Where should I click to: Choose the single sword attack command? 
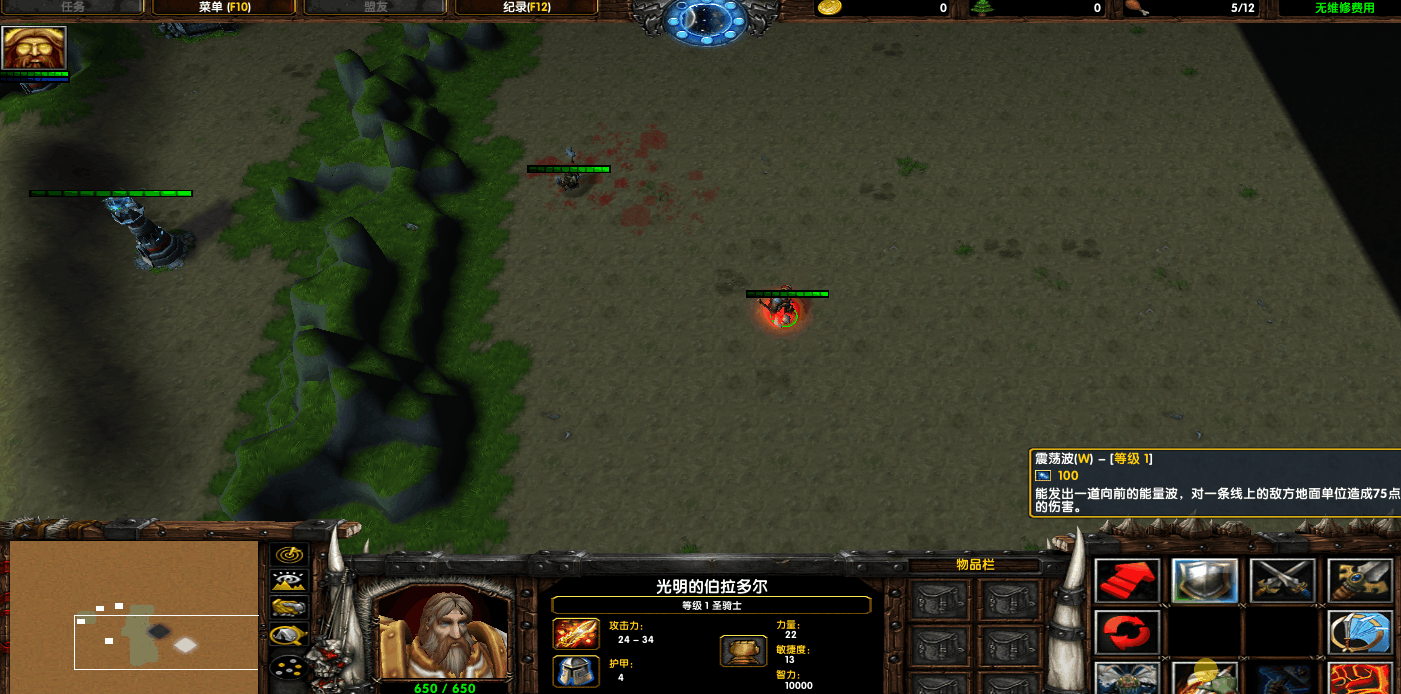tap(1360, 580)
